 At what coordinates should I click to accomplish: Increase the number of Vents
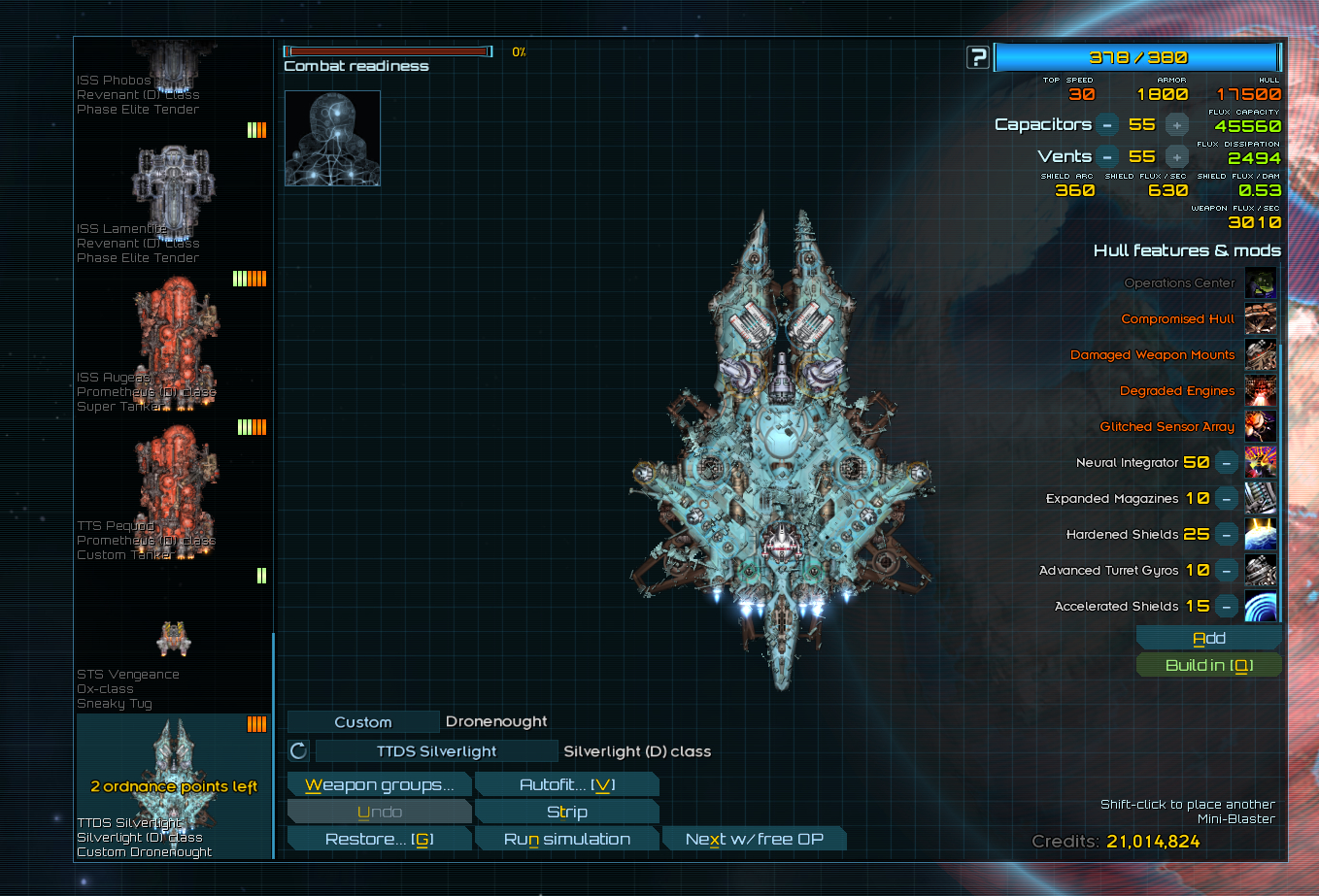click(1176, 157)
